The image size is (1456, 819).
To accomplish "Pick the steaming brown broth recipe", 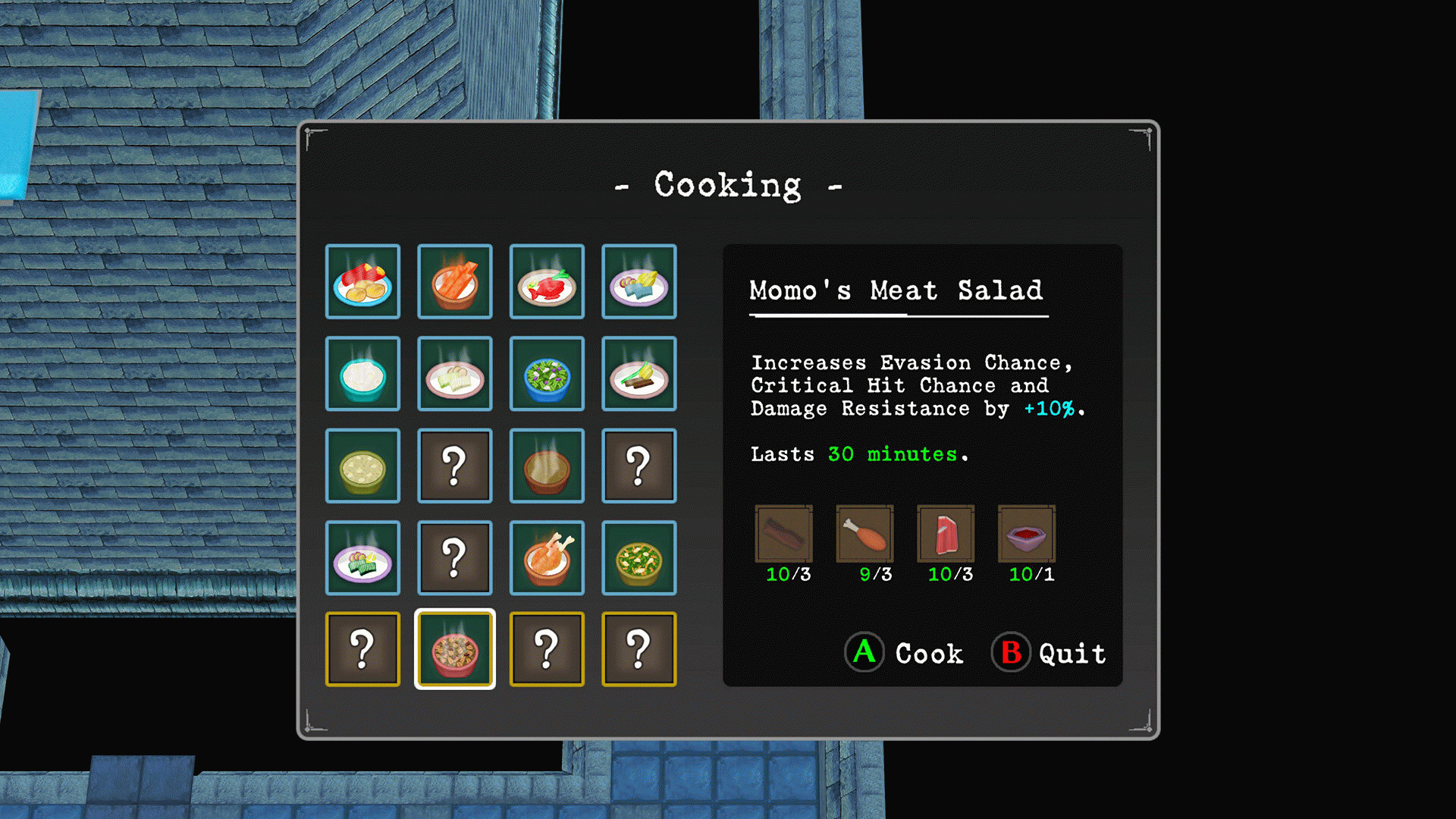I will point(547,466).
